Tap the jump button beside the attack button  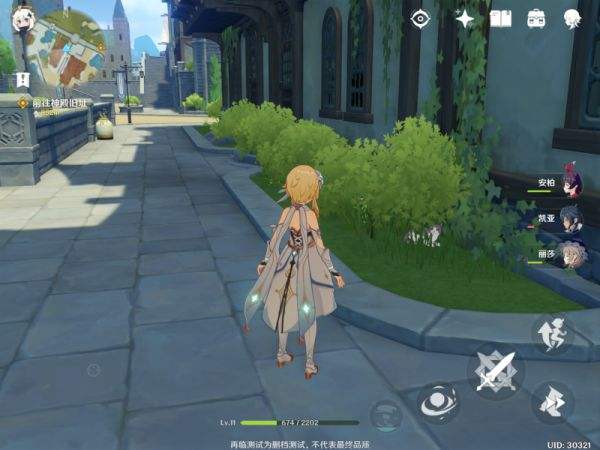point(551,333)
